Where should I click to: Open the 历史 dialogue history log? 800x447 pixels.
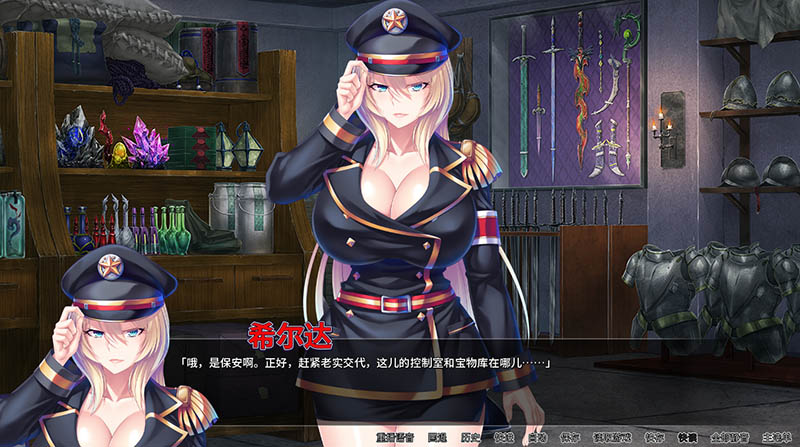(x=472, y=437)
